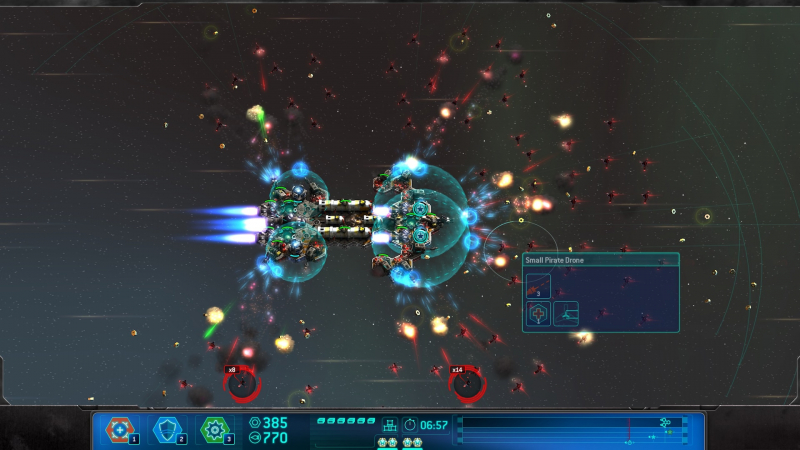Click the ship trajectory icon in drone panel
Image resolution: width=800 pixels, height=450 pixels.
(566, 314)
